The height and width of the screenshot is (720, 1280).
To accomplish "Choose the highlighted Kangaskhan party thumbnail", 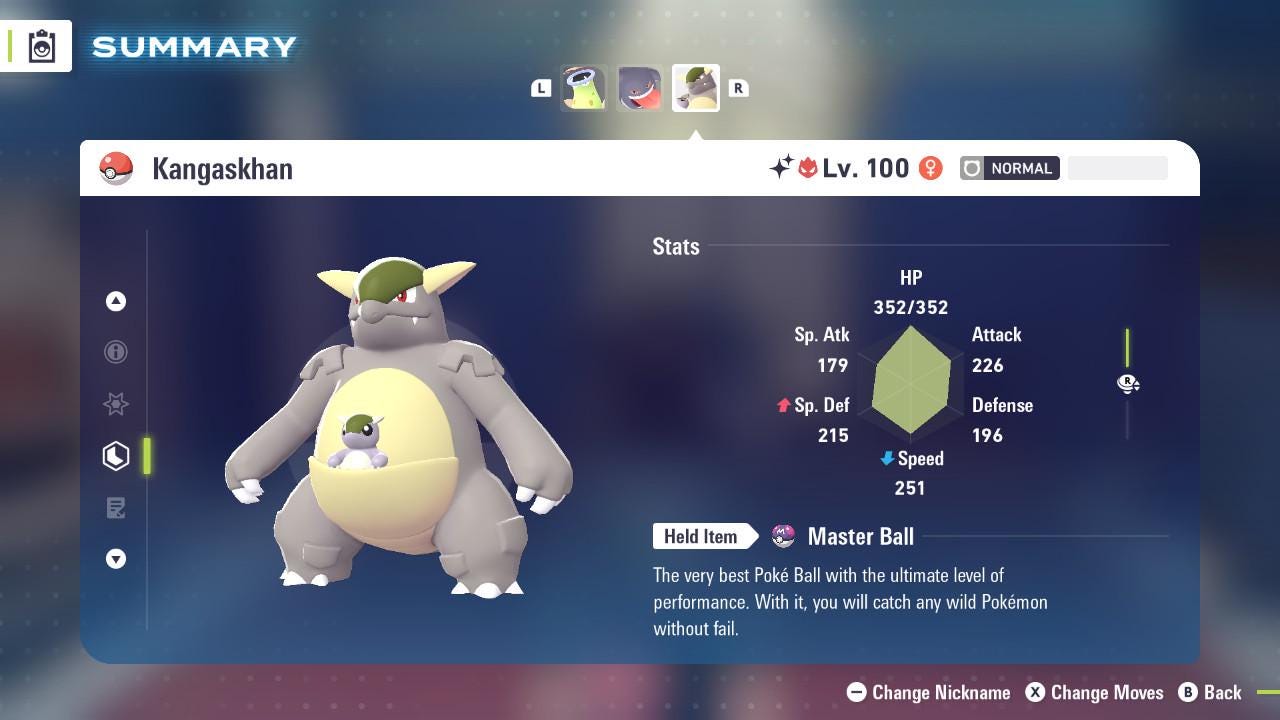I will 695,88.
